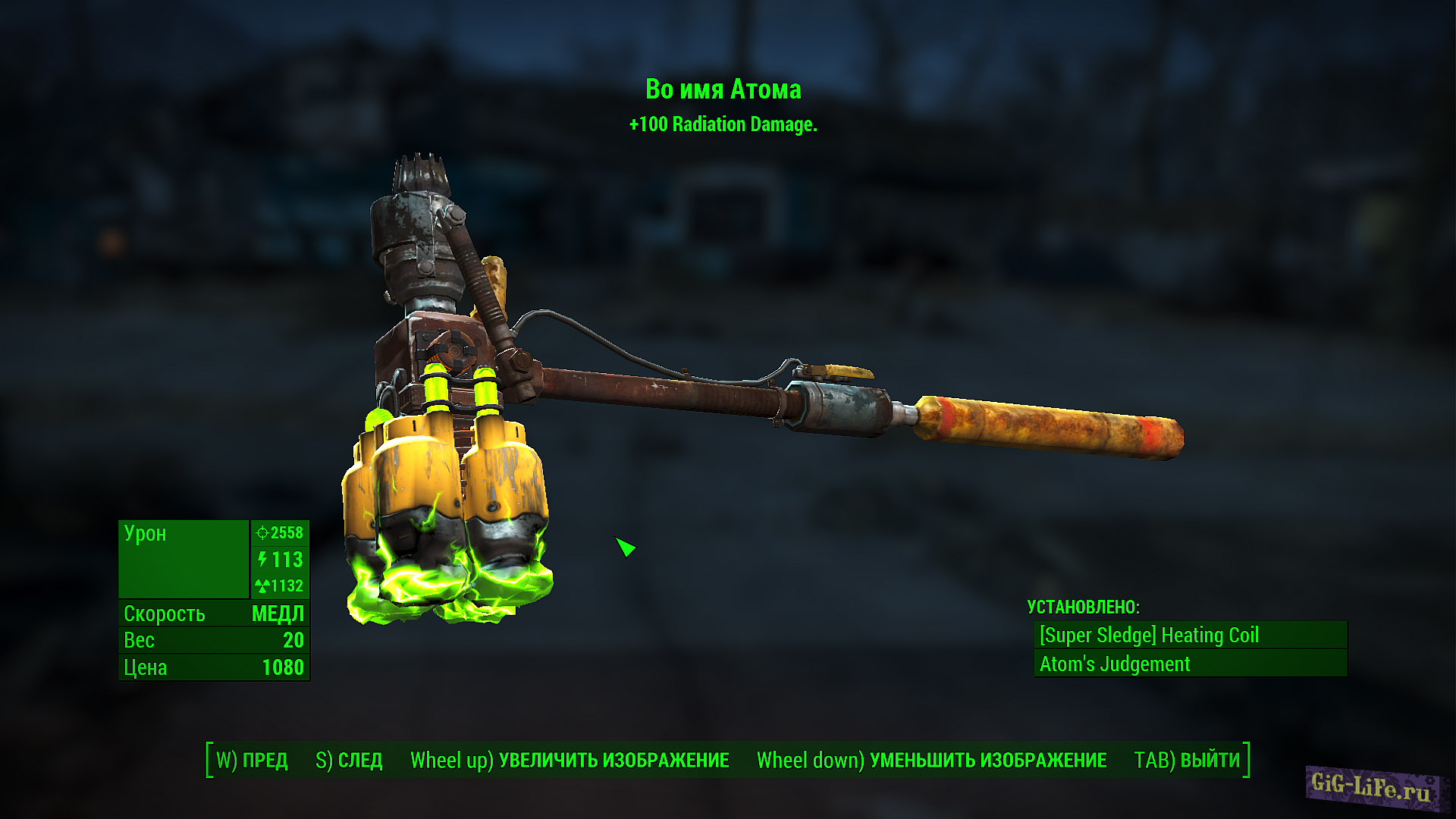Exit the inspect view via ВЫЙТИ
1456x819 pixels.
pyautogui.click(x=1187, y=760)
